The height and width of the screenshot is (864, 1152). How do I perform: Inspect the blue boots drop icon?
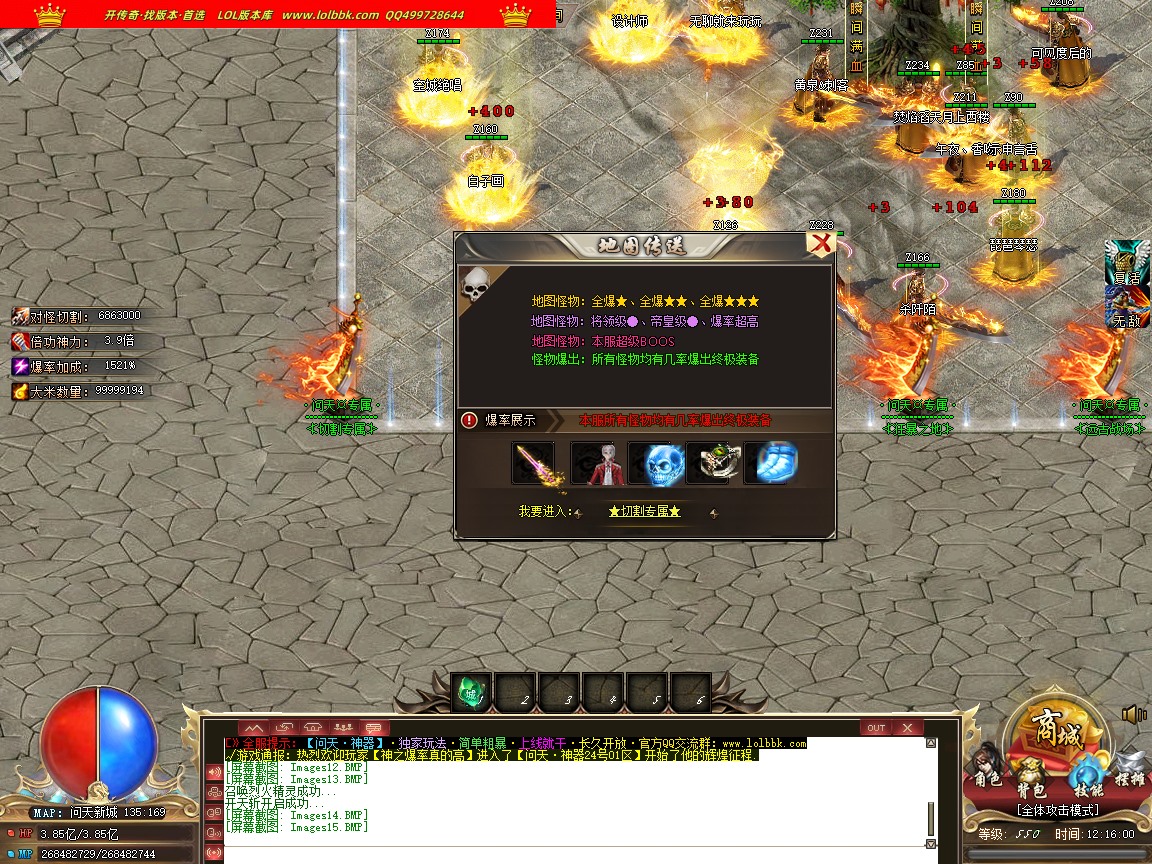point(772,463)
